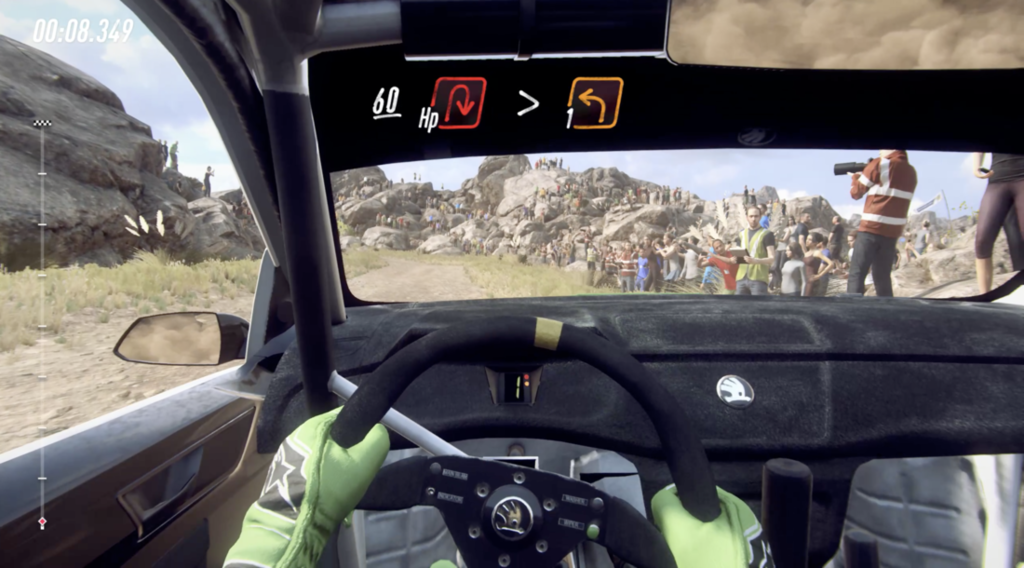Click the red car marker on stage progress bar
Viewport: 1024px width, 568px height.
click(x=42, y=523)
